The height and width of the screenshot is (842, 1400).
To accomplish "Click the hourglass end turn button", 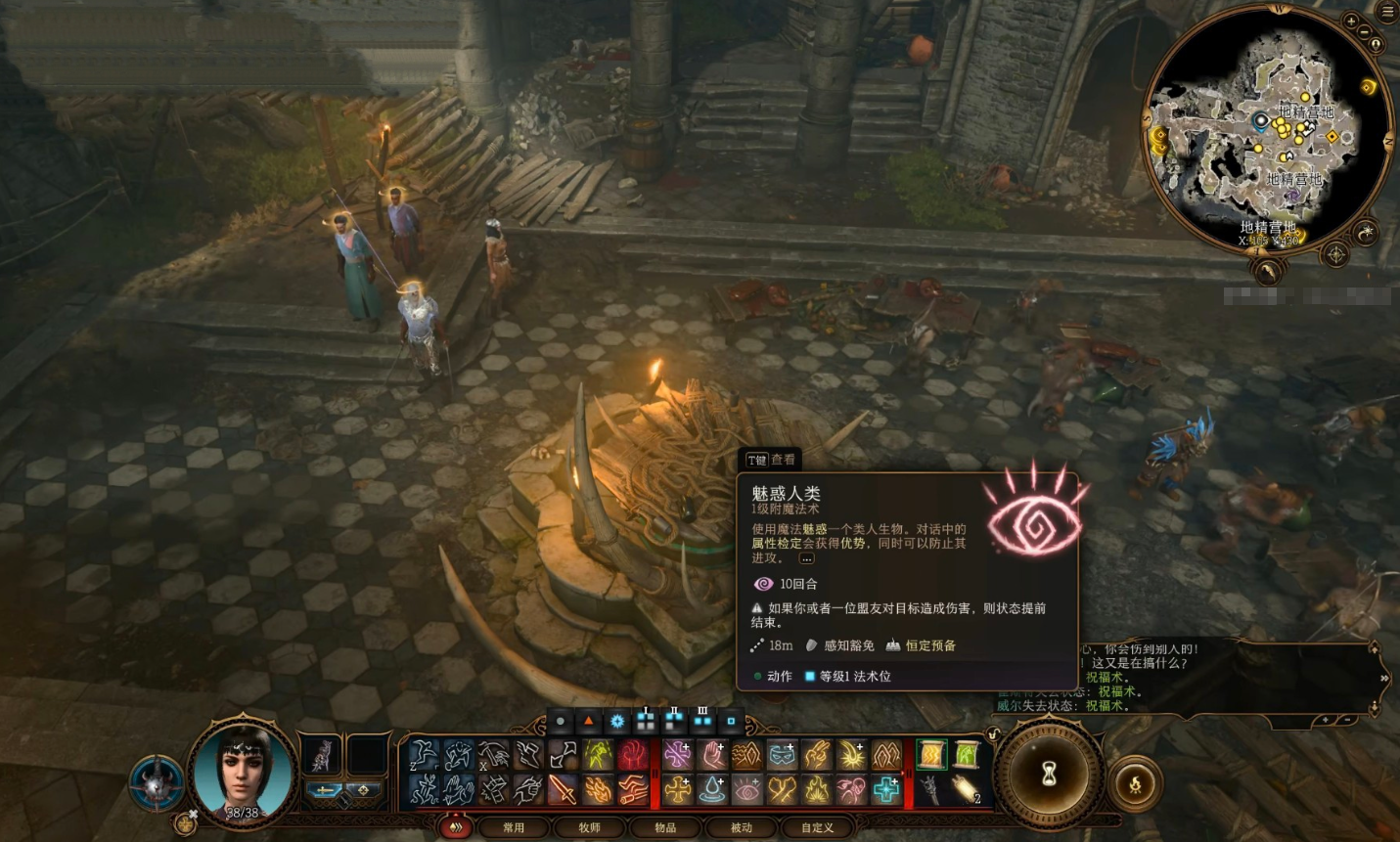I will [x=1049, y=774].
